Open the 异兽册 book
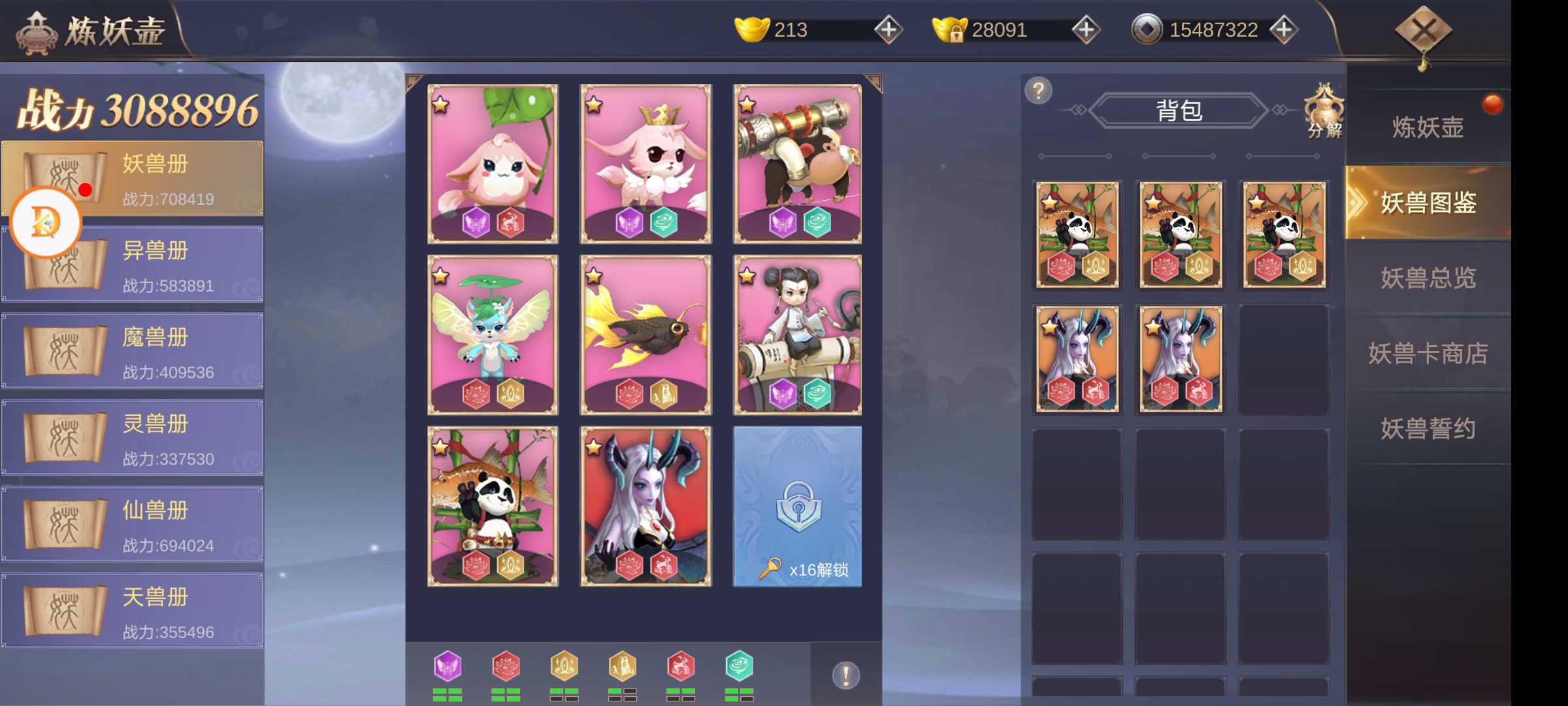Viewport: 1568px width, 706px height. [x=132, y=265]
